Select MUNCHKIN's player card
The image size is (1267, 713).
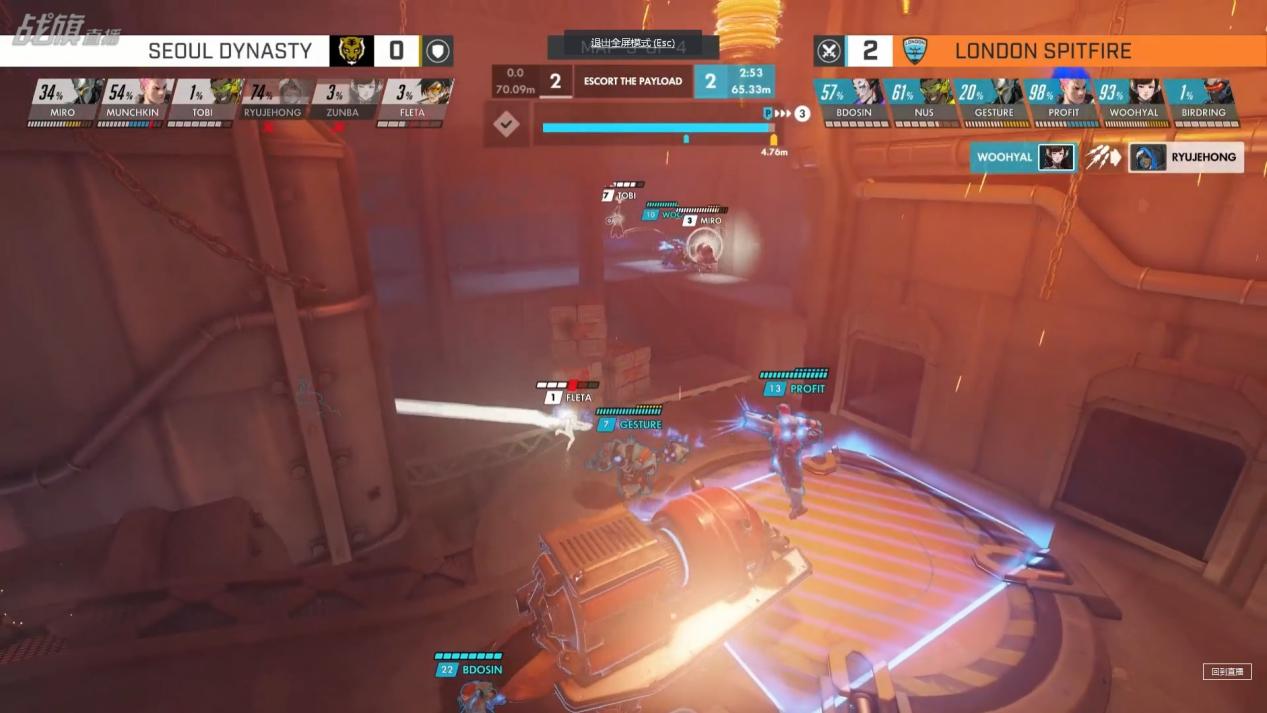pos(133,101)
